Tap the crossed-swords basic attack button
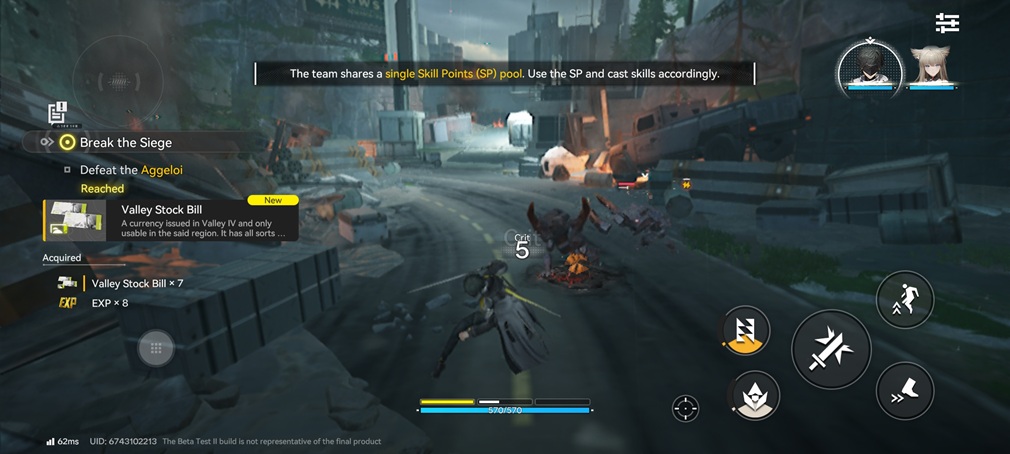This screenshot has height=454, width=1010. (x=830, y=350)
